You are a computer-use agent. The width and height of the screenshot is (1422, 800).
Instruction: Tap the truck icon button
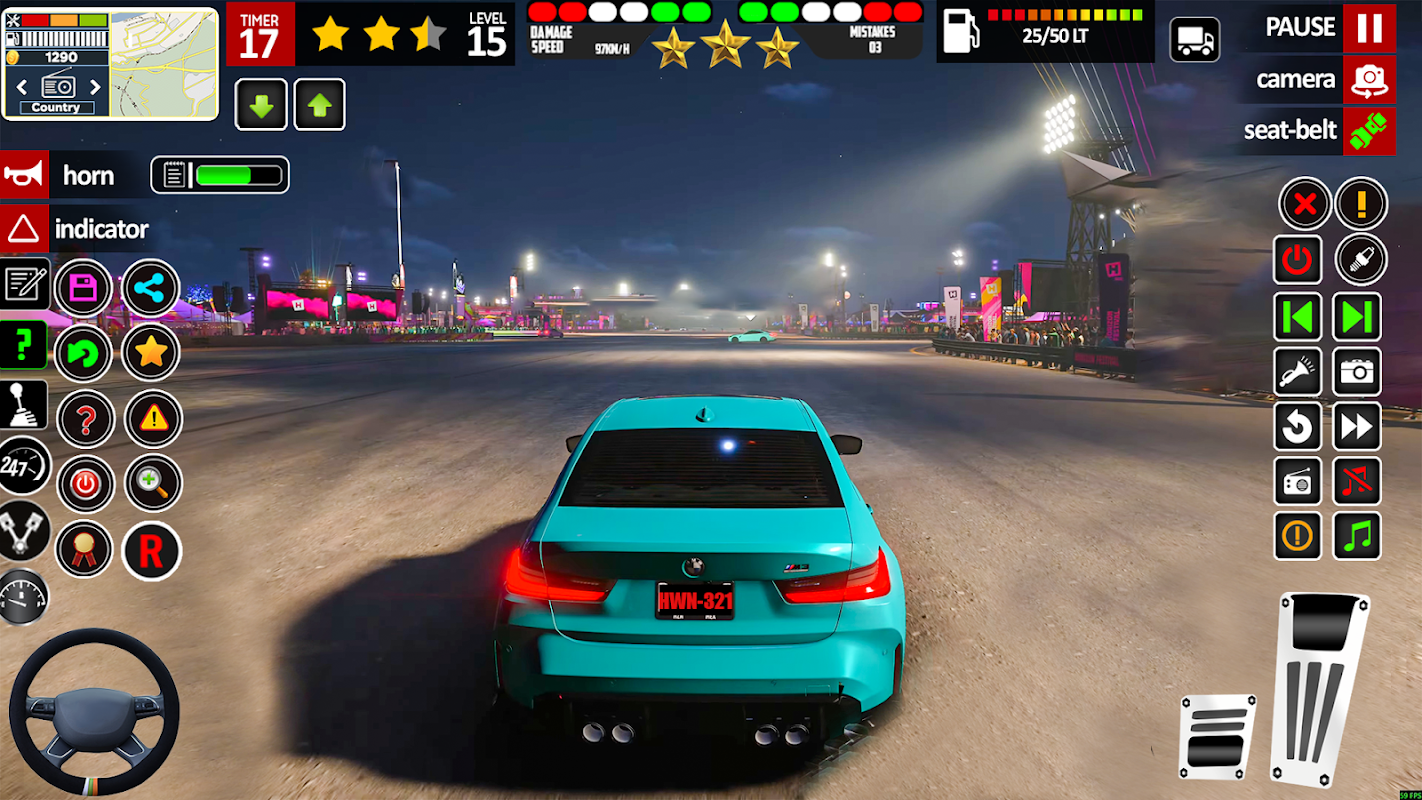(1195, 41)
